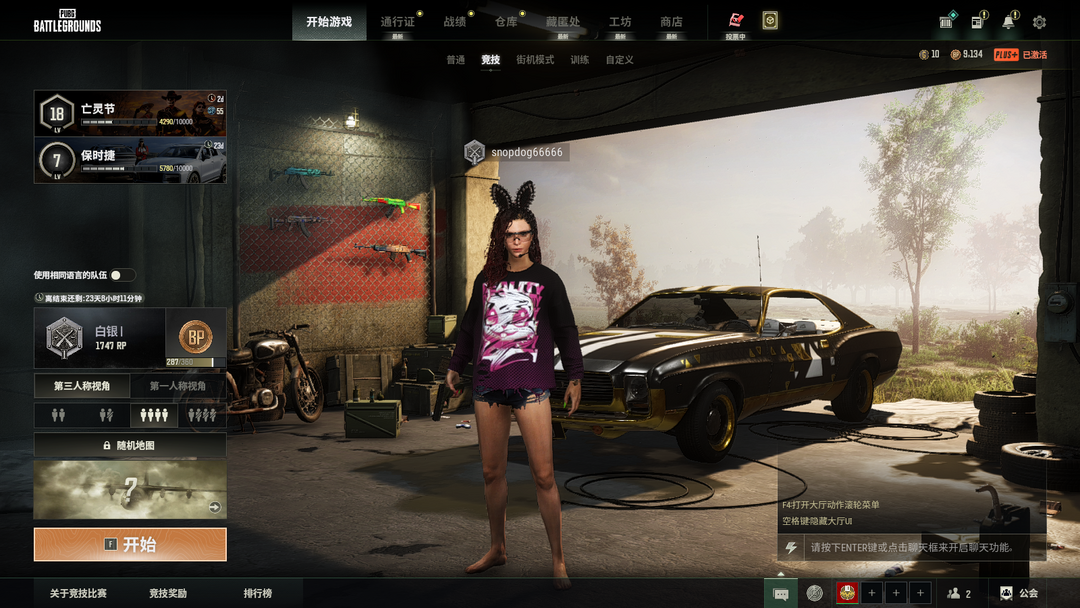Open the 仓库 inventory tab
This screenshot has width=1080, height=608.
pos(506,22)
